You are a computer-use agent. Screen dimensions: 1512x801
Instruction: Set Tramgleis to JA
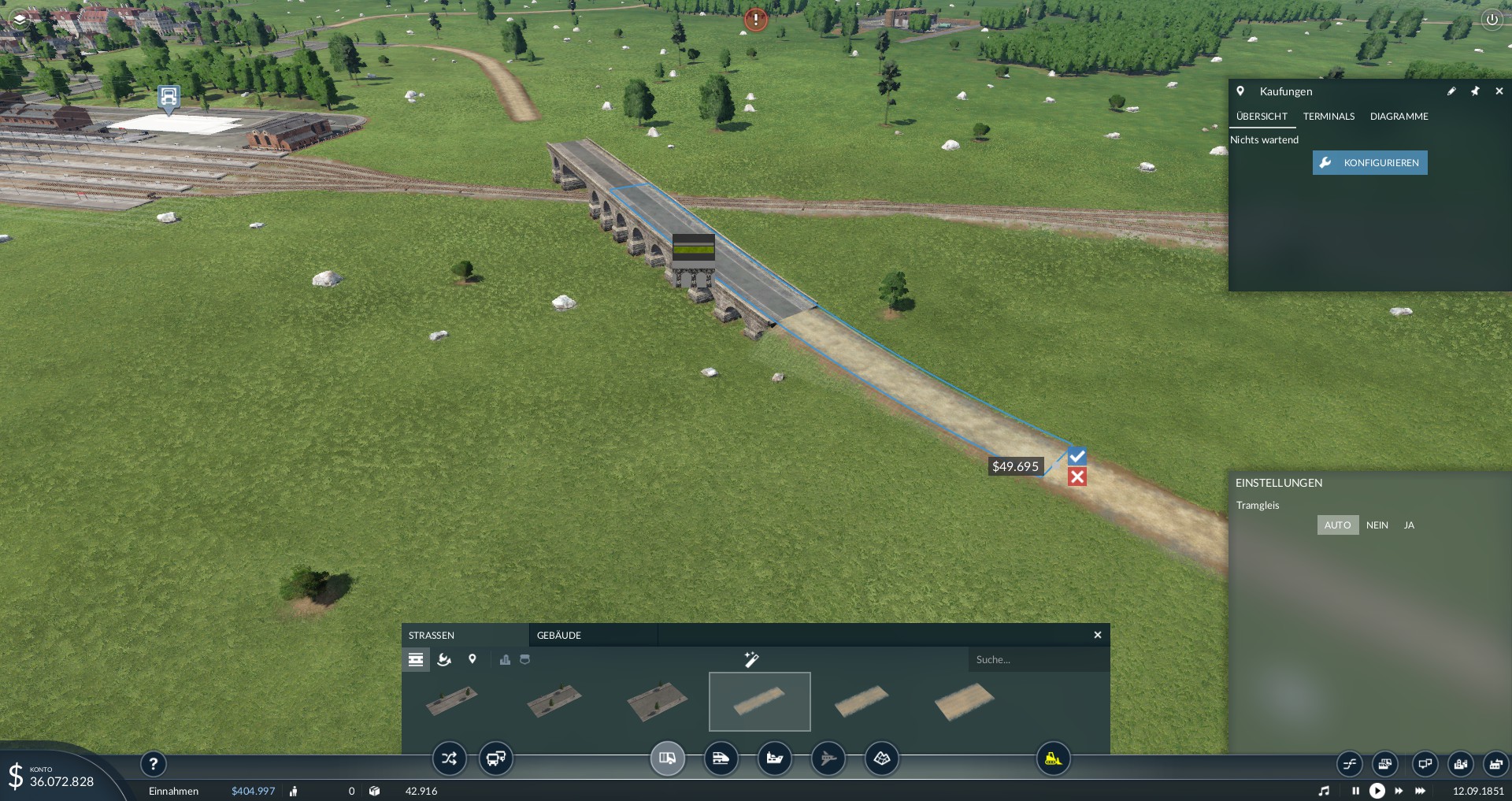point(1409,525)
